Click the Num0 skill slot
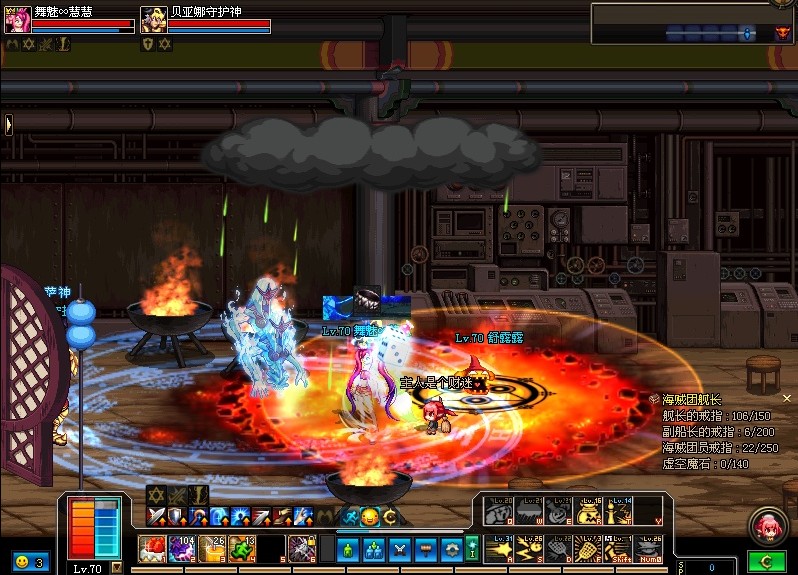 [x=648, y=548]
